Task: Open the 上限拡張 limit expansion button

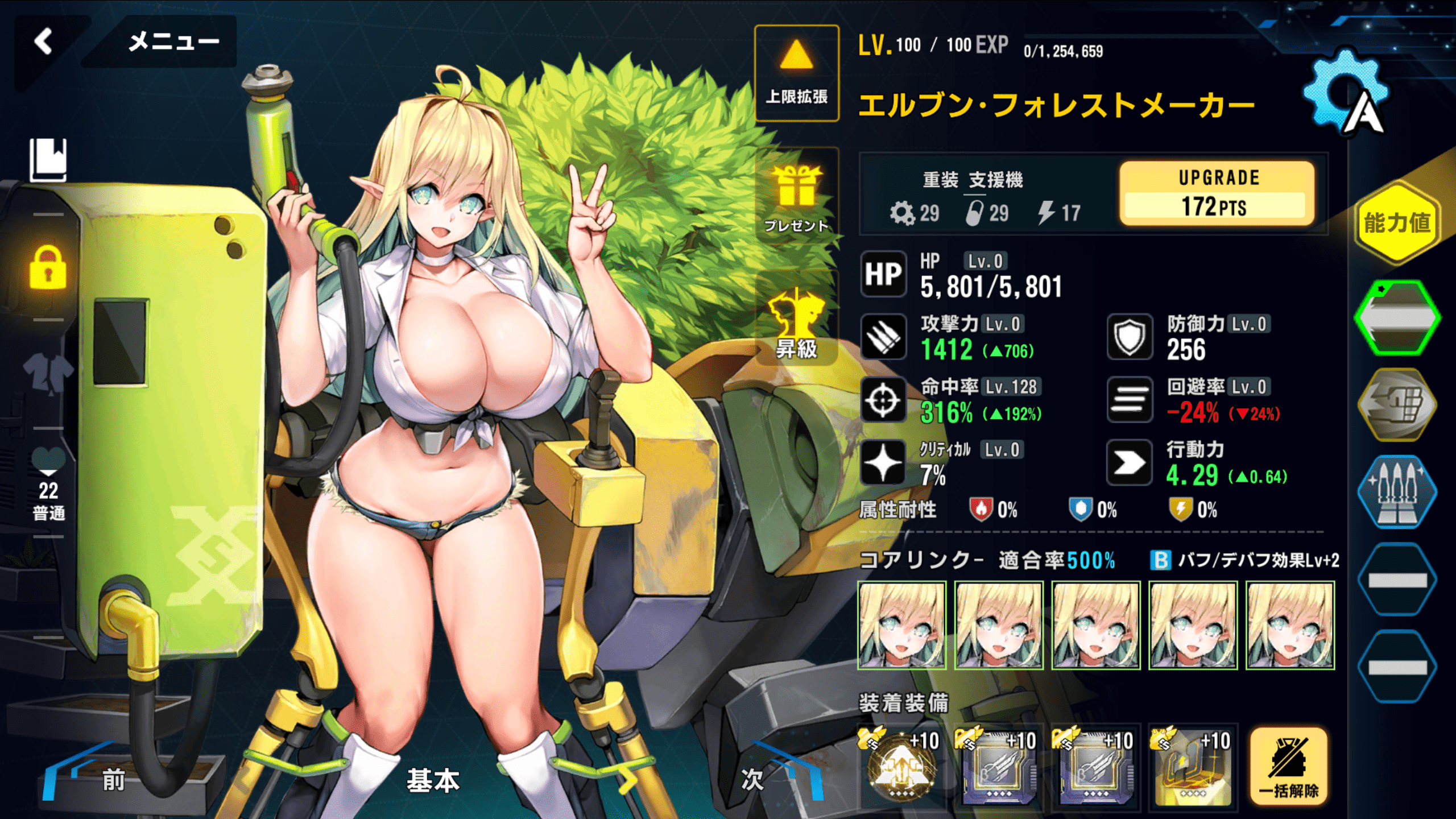Action: 796,73
